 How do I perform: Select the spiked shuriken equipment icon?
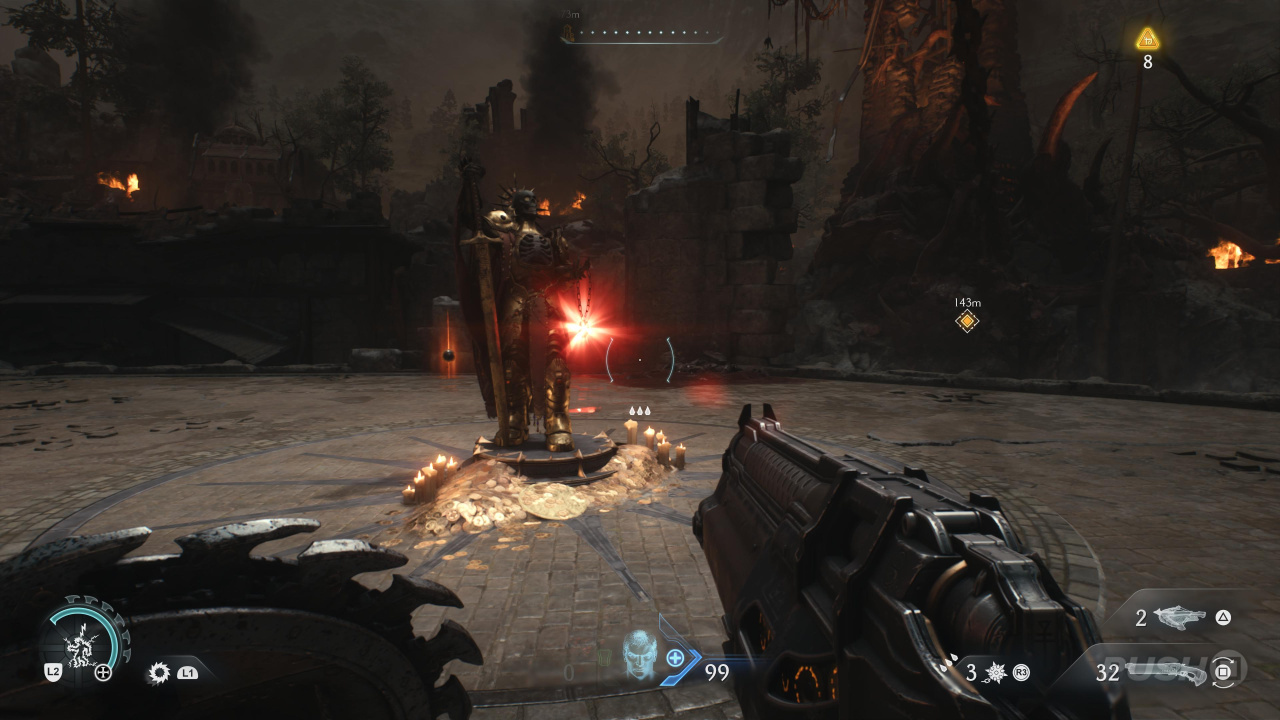[996, 673]
